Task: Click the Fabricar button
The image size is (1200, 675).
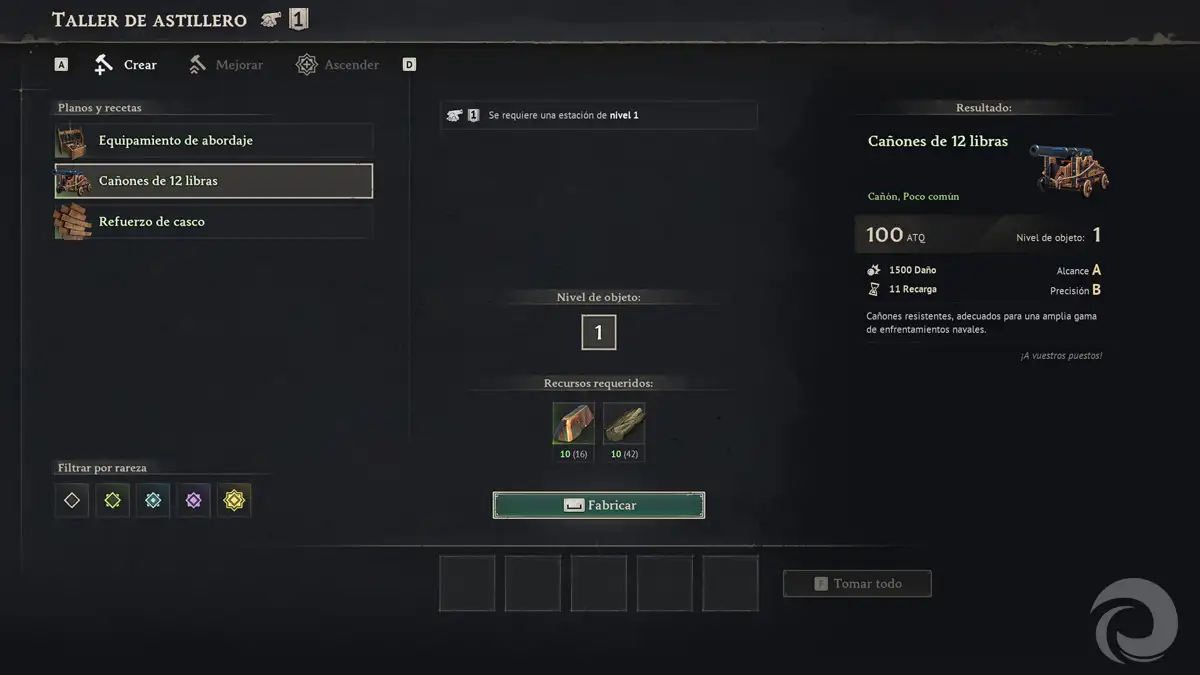Action: point(599,505)
